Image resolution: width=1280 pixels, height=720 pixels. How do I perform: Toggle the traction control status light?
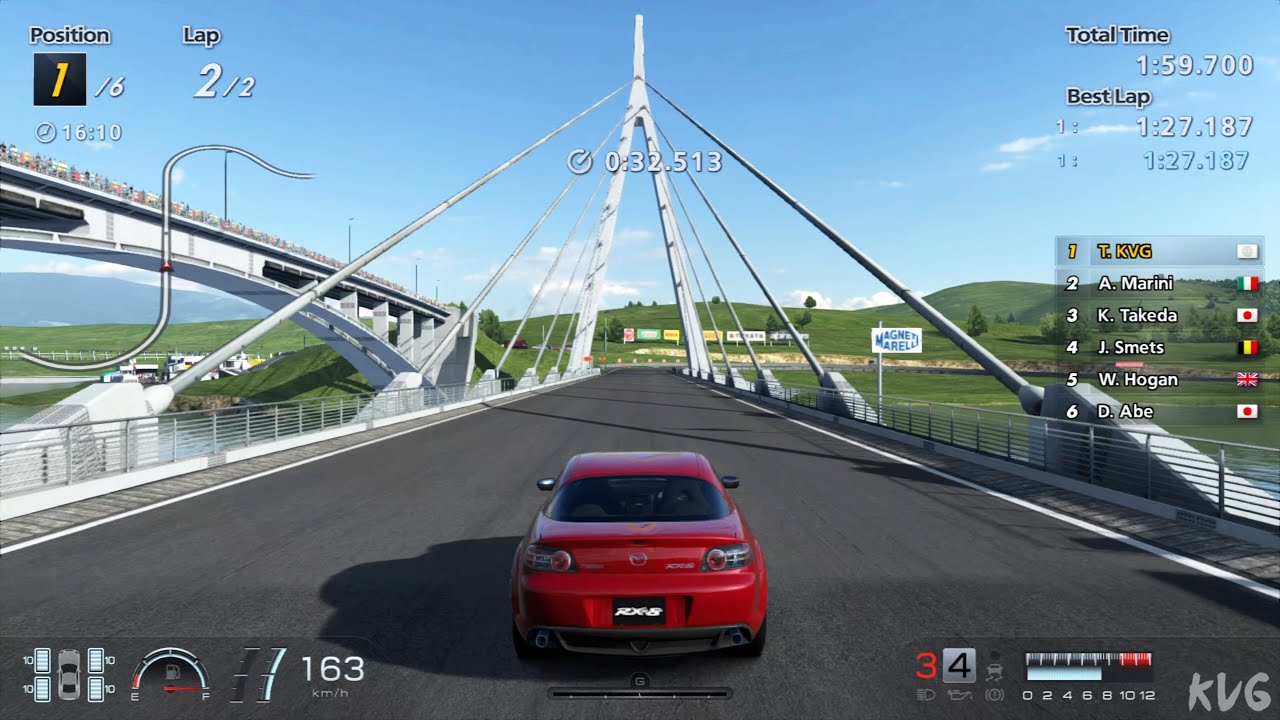pyautogui.click(x=995, y=655)
